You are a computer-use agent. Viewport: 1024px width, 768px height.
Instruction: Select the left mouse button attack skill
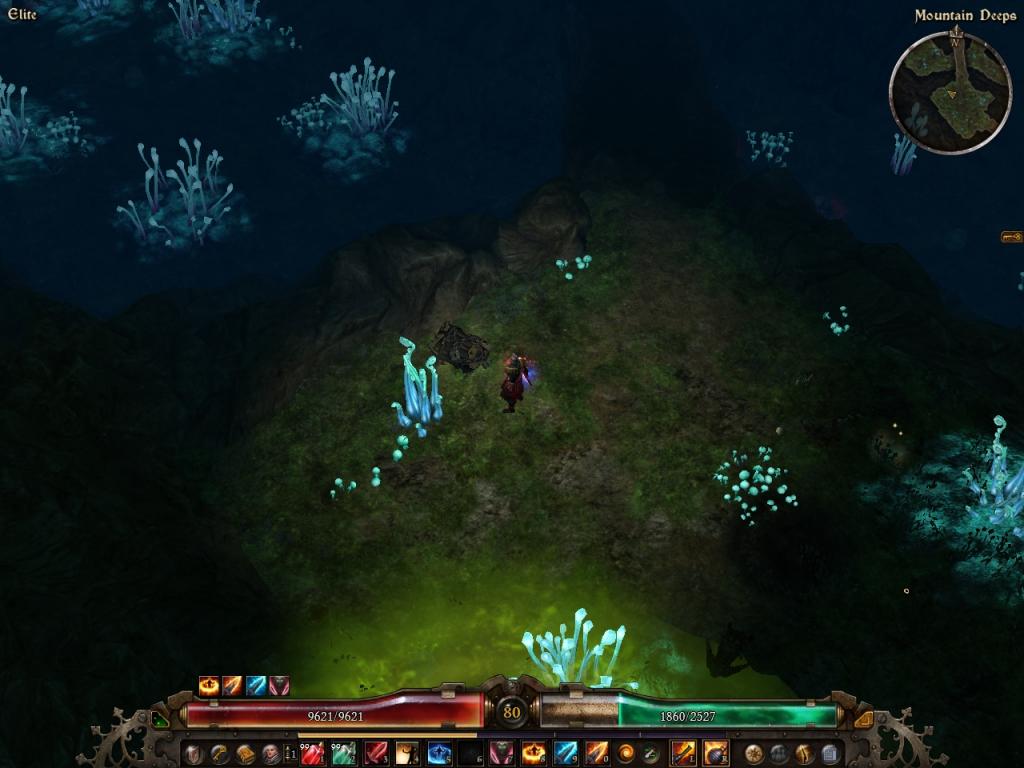684,753
